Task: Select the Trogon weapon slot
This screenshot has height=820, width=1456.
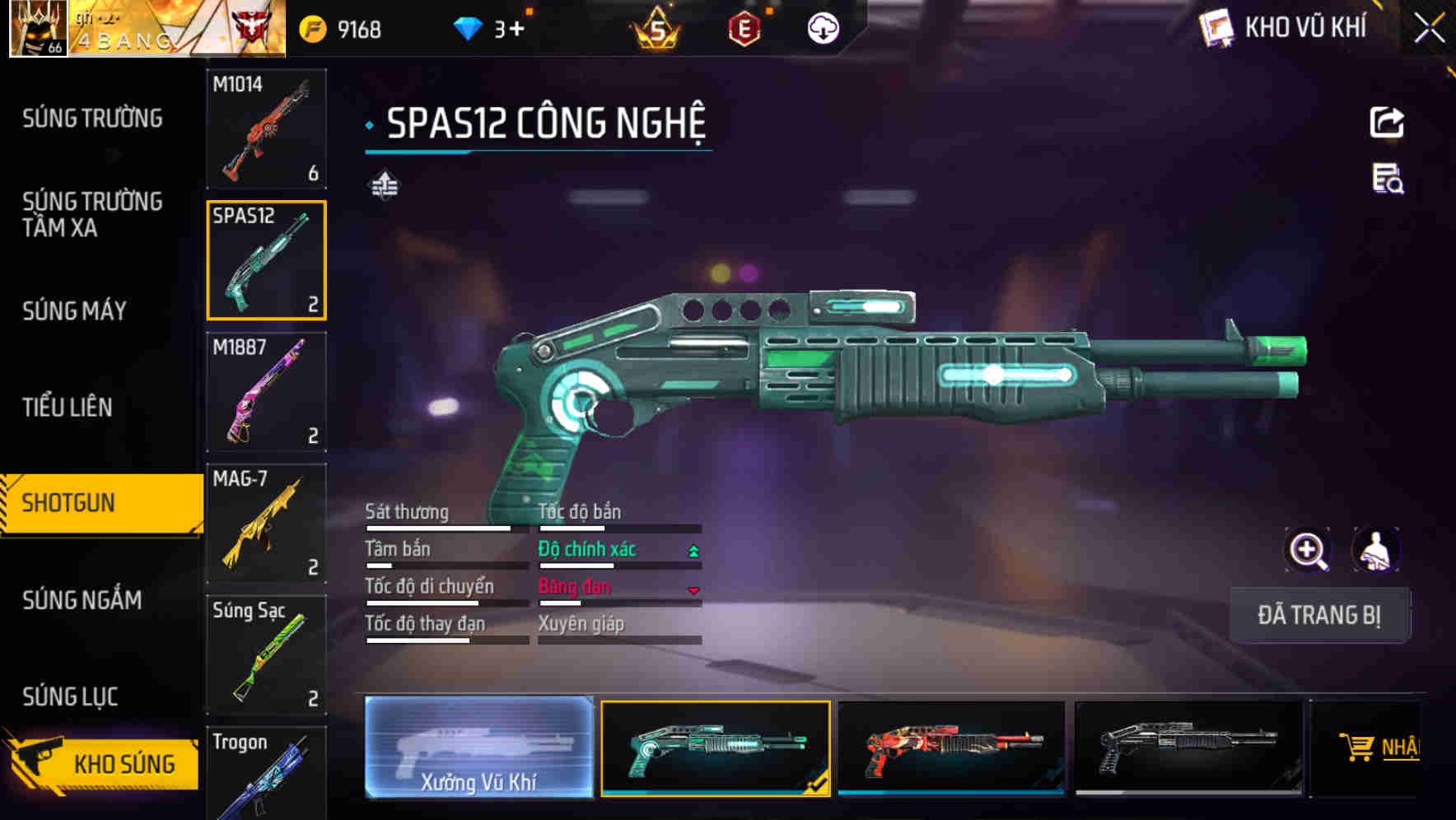Action: [266, 772]
